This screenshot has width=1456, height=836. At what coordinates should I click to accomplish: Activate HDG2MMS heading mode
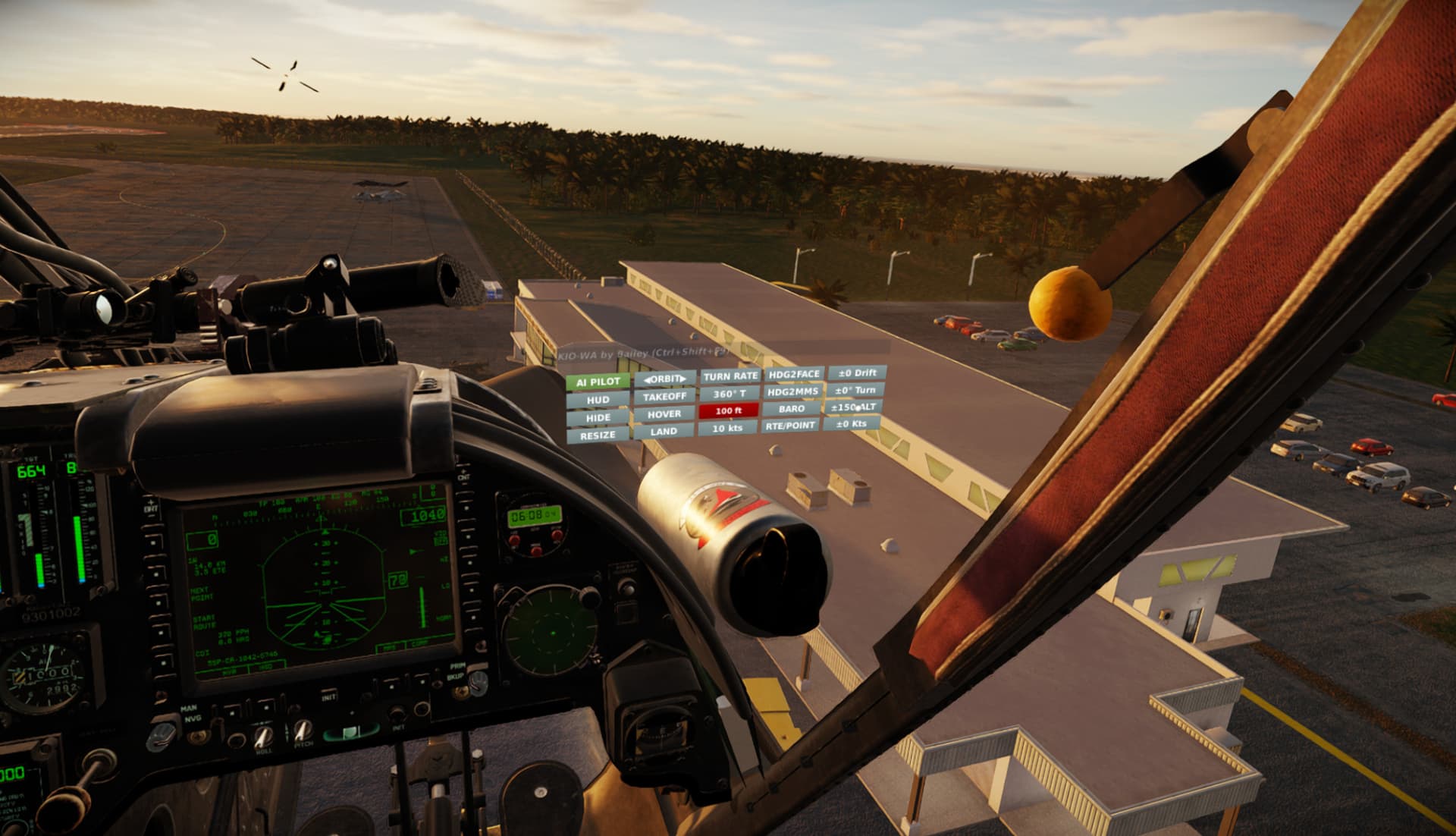[x=792, y=391]
